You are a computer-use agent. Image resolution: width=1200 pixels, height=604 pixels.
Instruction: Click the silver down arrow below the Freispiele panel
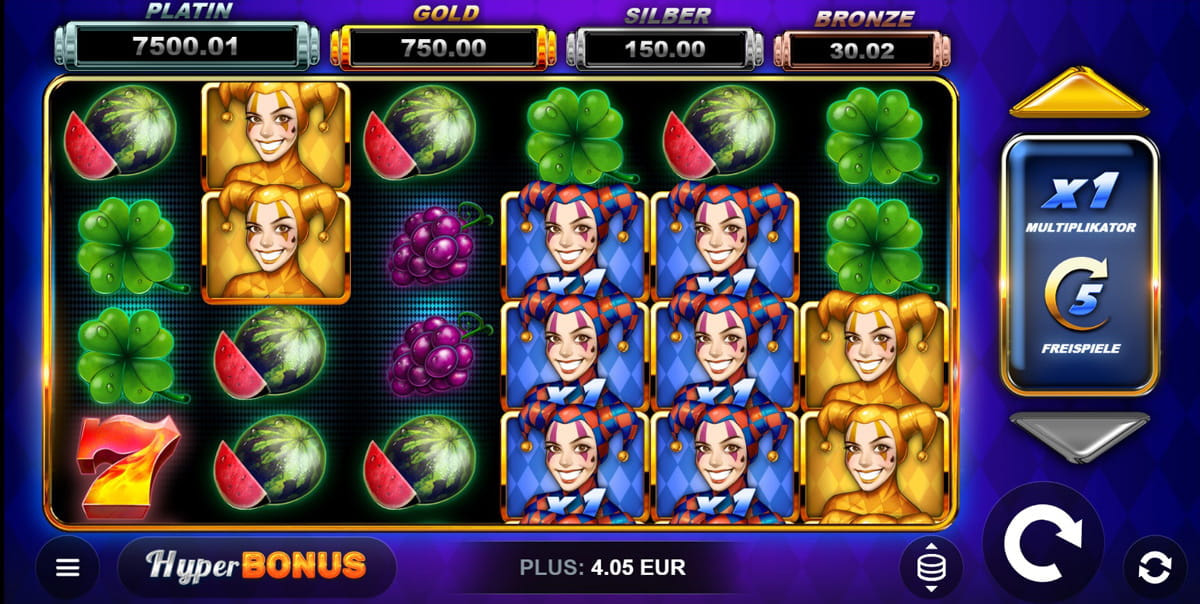(x=1078, y=435)
